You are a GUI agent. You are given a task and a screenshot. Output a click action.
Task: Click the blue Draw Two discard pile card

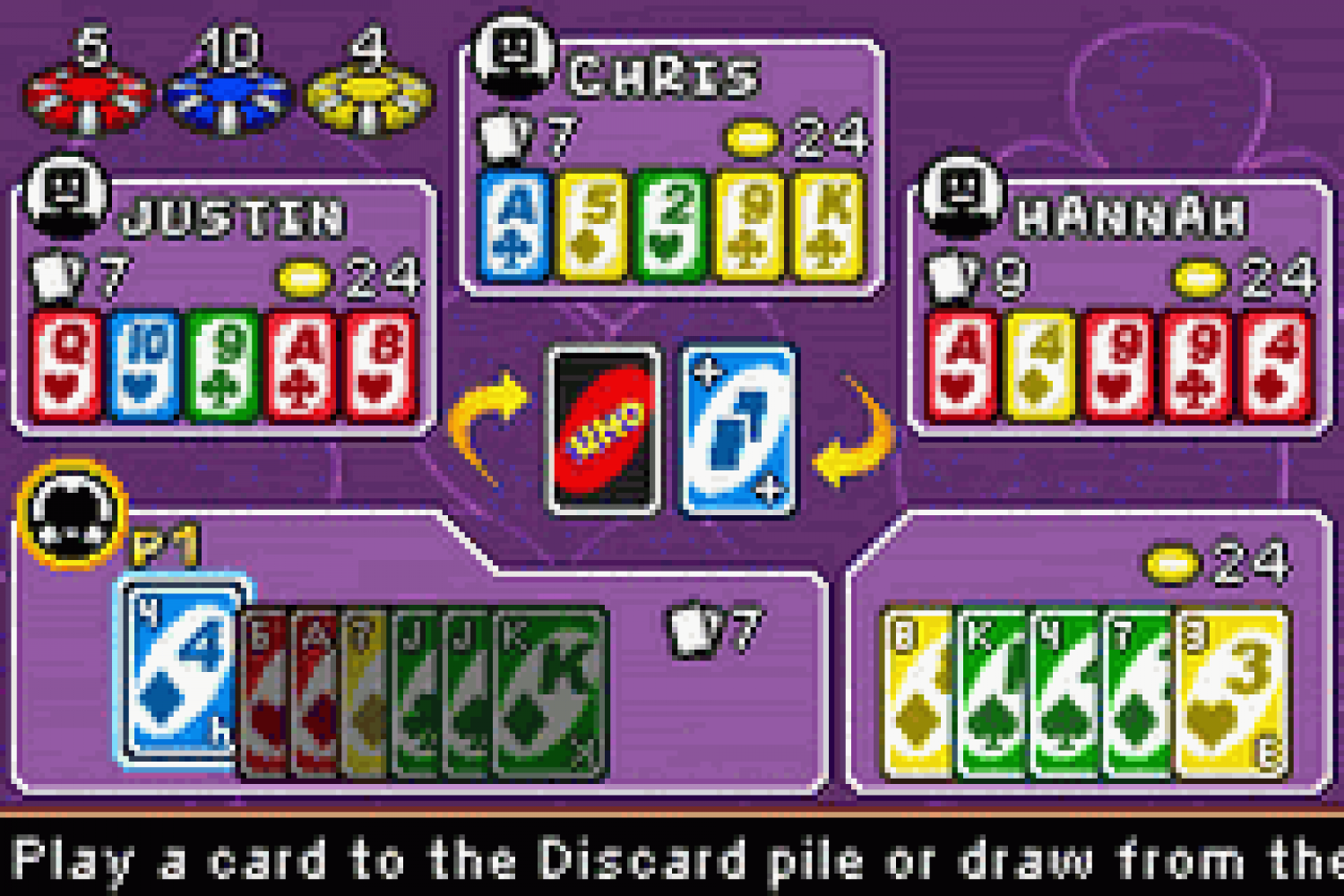[x=737, y=431]
